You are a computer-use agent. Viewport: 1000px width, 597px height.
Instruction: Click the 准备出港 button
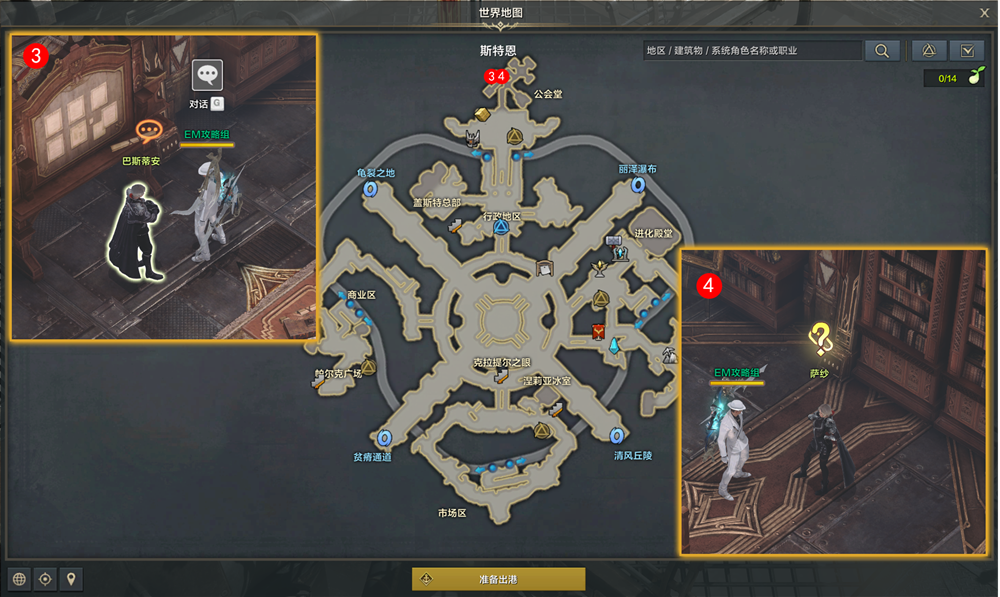[x=498, y=579]
